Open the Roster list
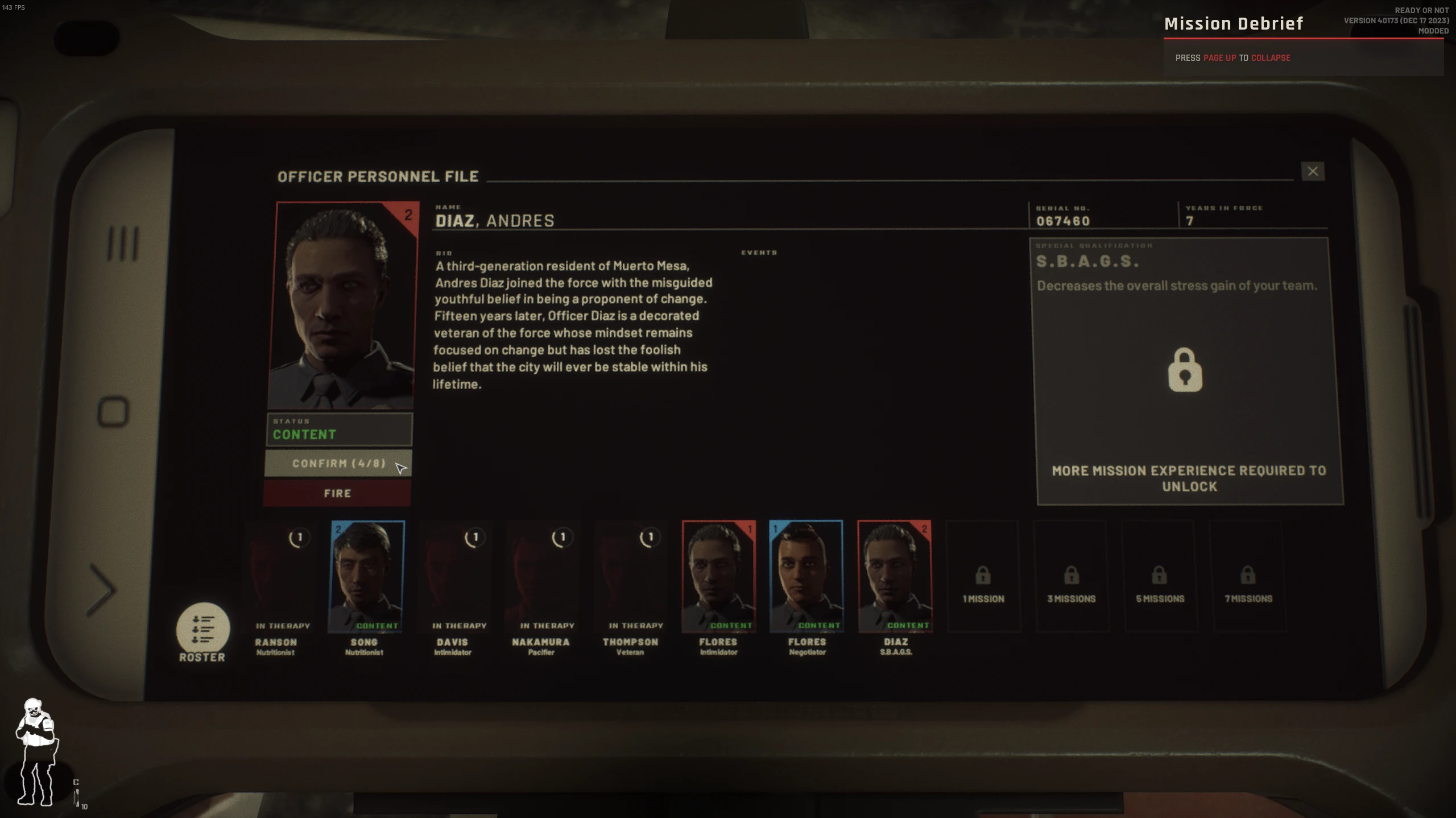 point(202,631)
